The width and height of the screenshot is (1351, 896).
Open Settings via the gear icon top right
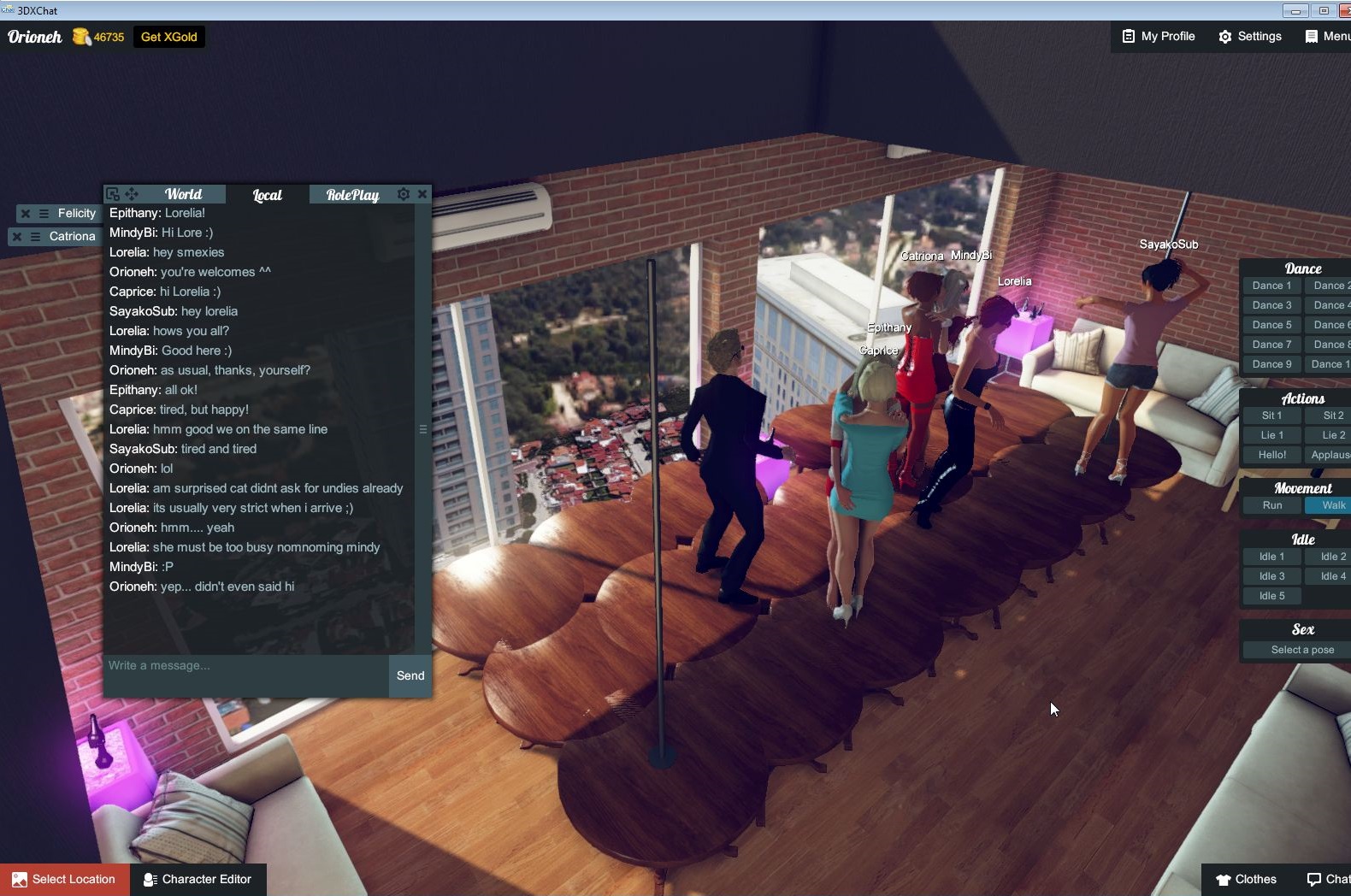(x=1250, y=36)
